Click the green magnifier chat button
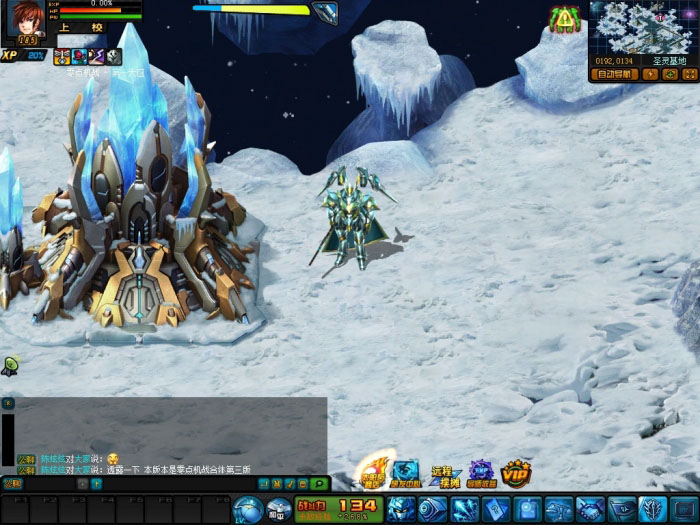This screenshot has width=700, height=525. (317, 484)
